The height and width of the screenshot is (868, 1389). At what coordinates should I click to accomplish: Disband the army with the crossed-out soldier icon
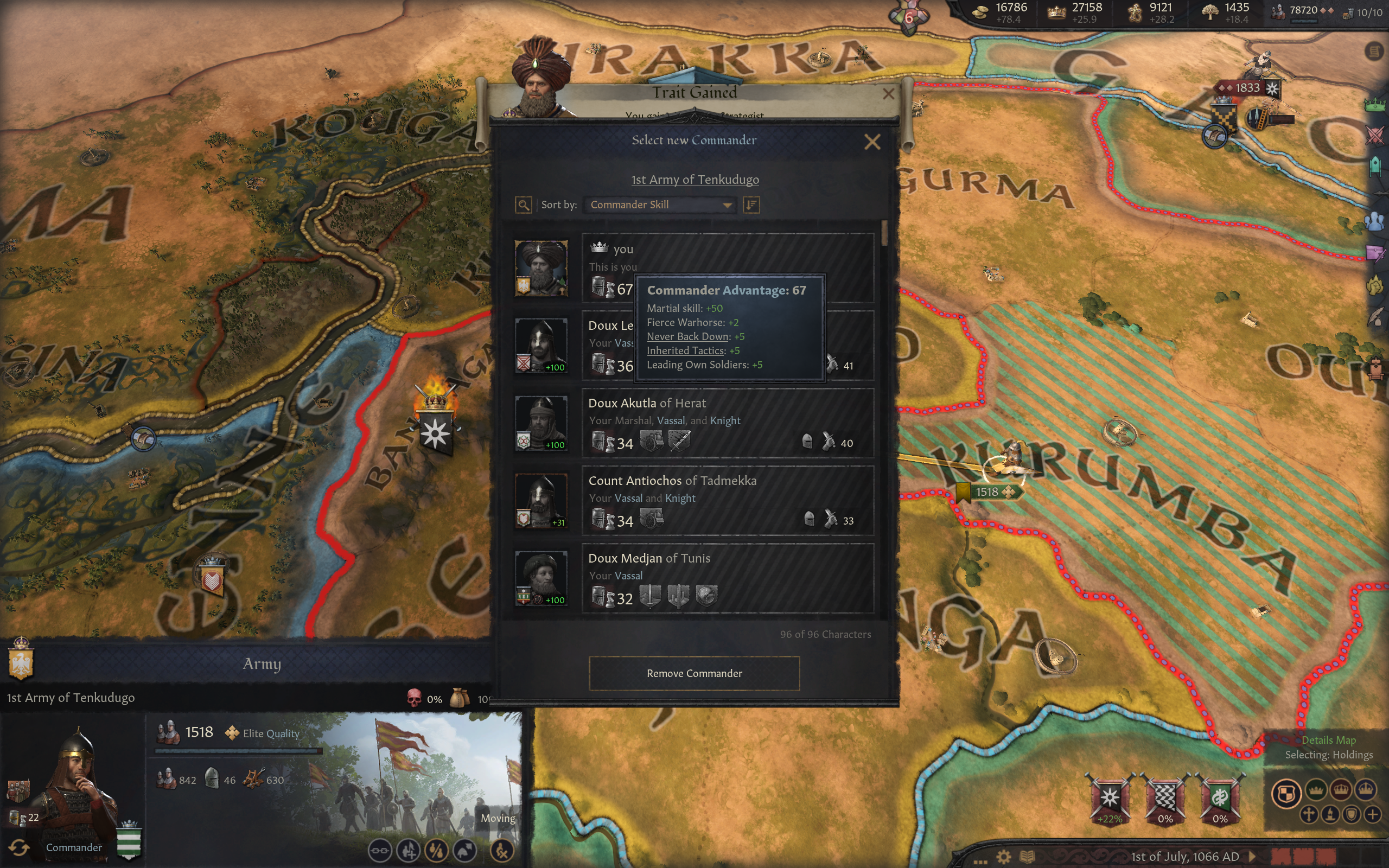tap(502, 851)
